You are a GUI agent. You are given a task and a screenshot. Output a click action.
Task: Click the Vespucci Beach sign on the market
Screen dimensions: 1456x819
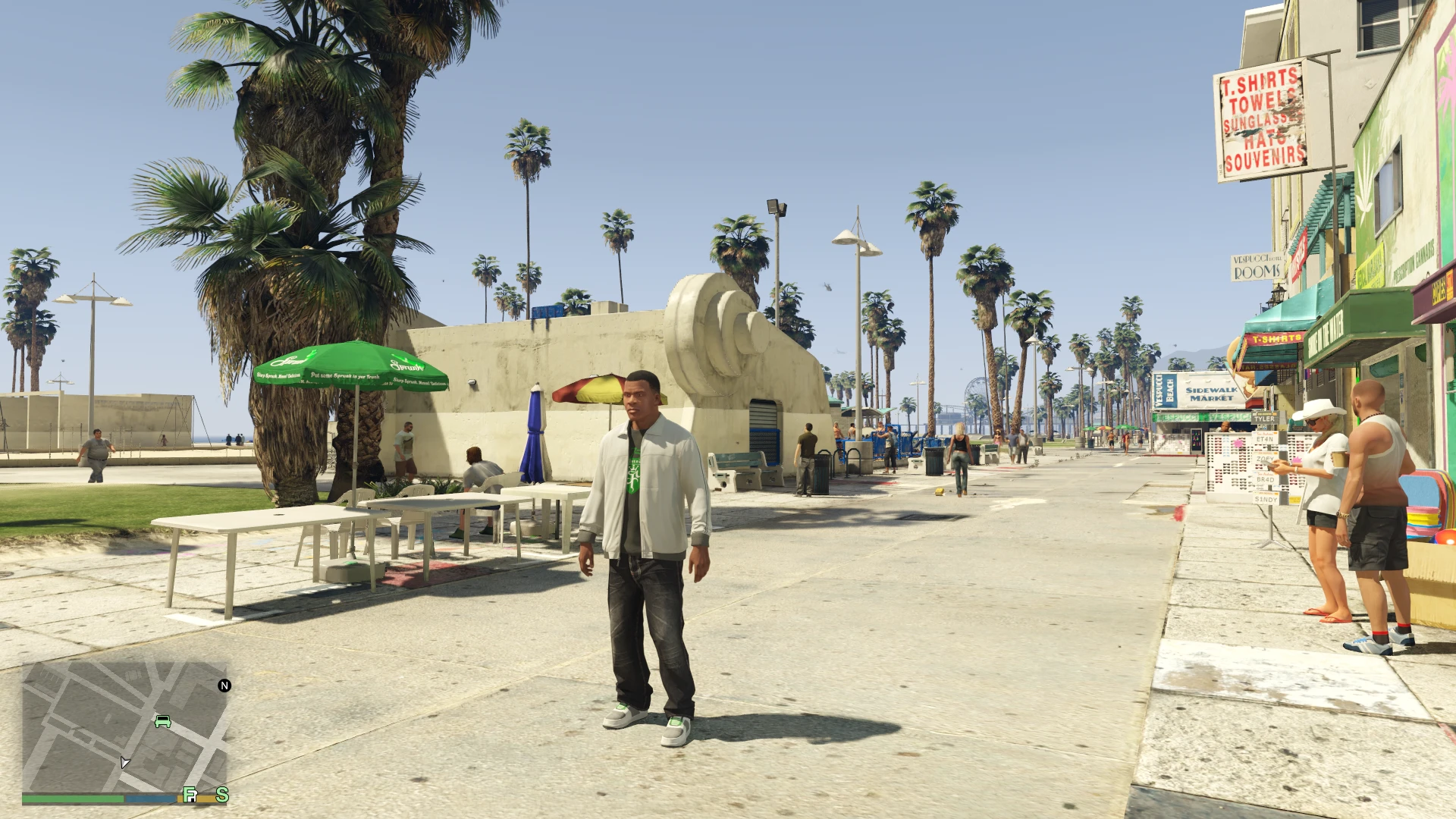(x=1163, y=389)
